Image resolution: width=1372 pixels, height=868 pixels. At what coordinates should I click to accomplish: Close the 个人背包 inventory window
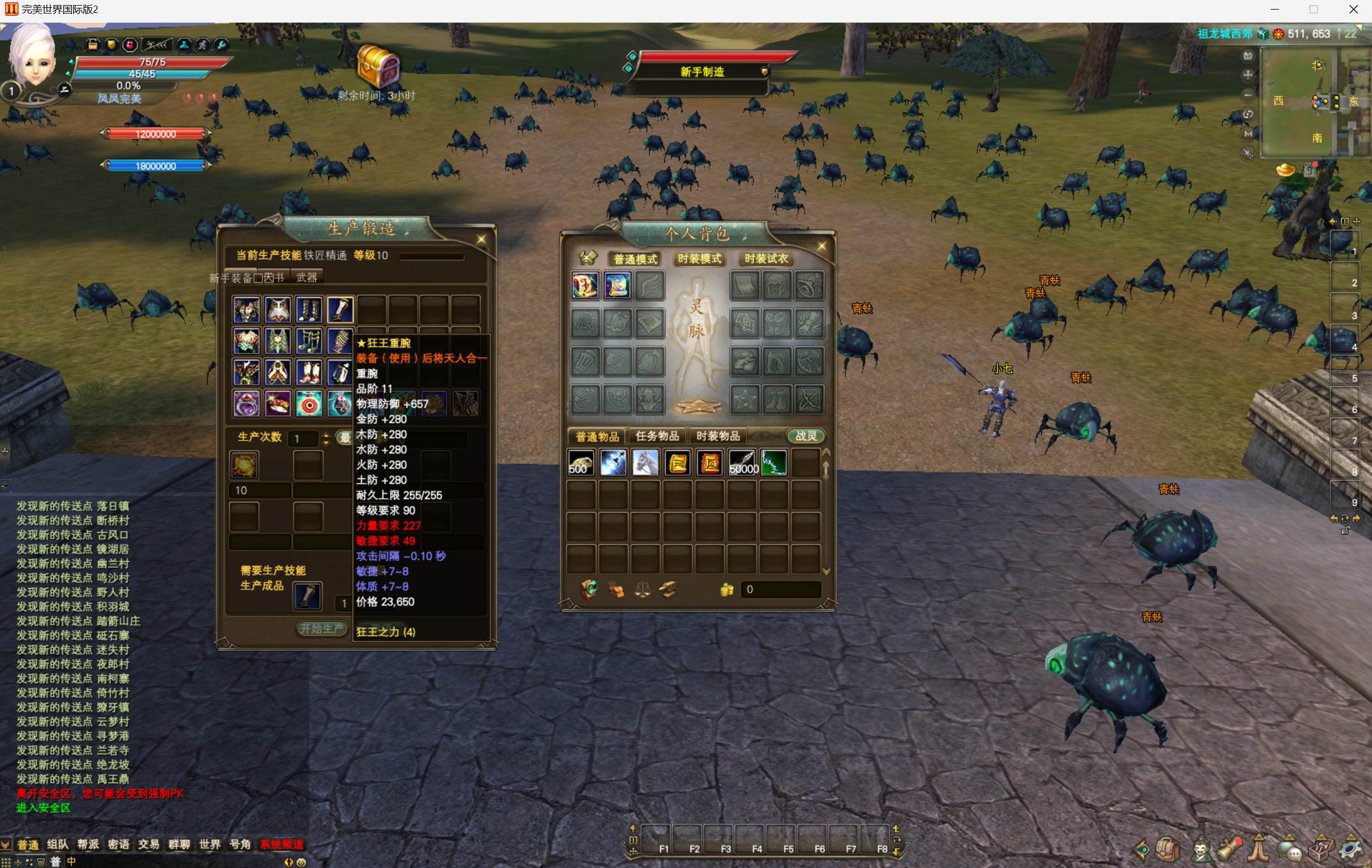click(x=821, y=246)
